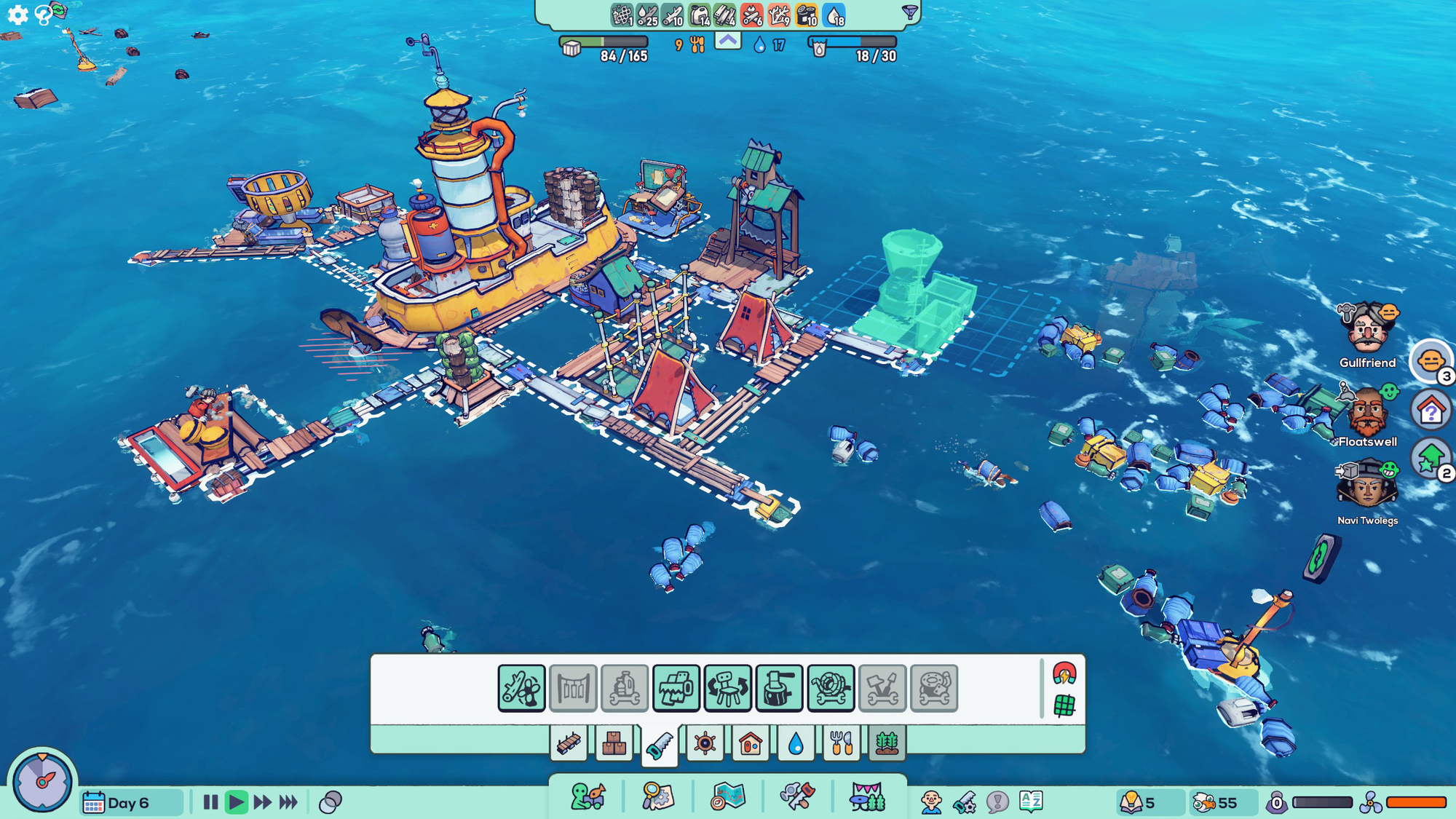Viewport: 1456px width, 819px height.
Task: Open the A-Z encyclopedia book
Action: point(1031,802)
